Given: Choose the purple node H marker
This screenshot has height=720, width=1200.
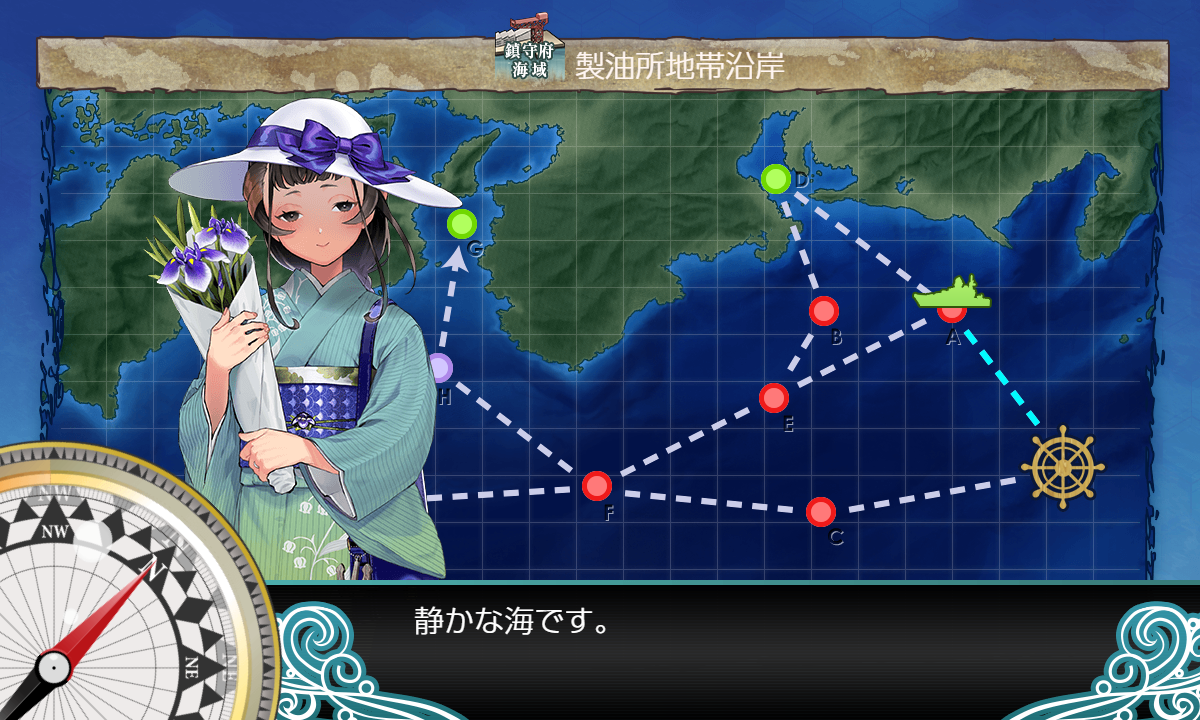Looking at the screenshot, I should [440, 368].
